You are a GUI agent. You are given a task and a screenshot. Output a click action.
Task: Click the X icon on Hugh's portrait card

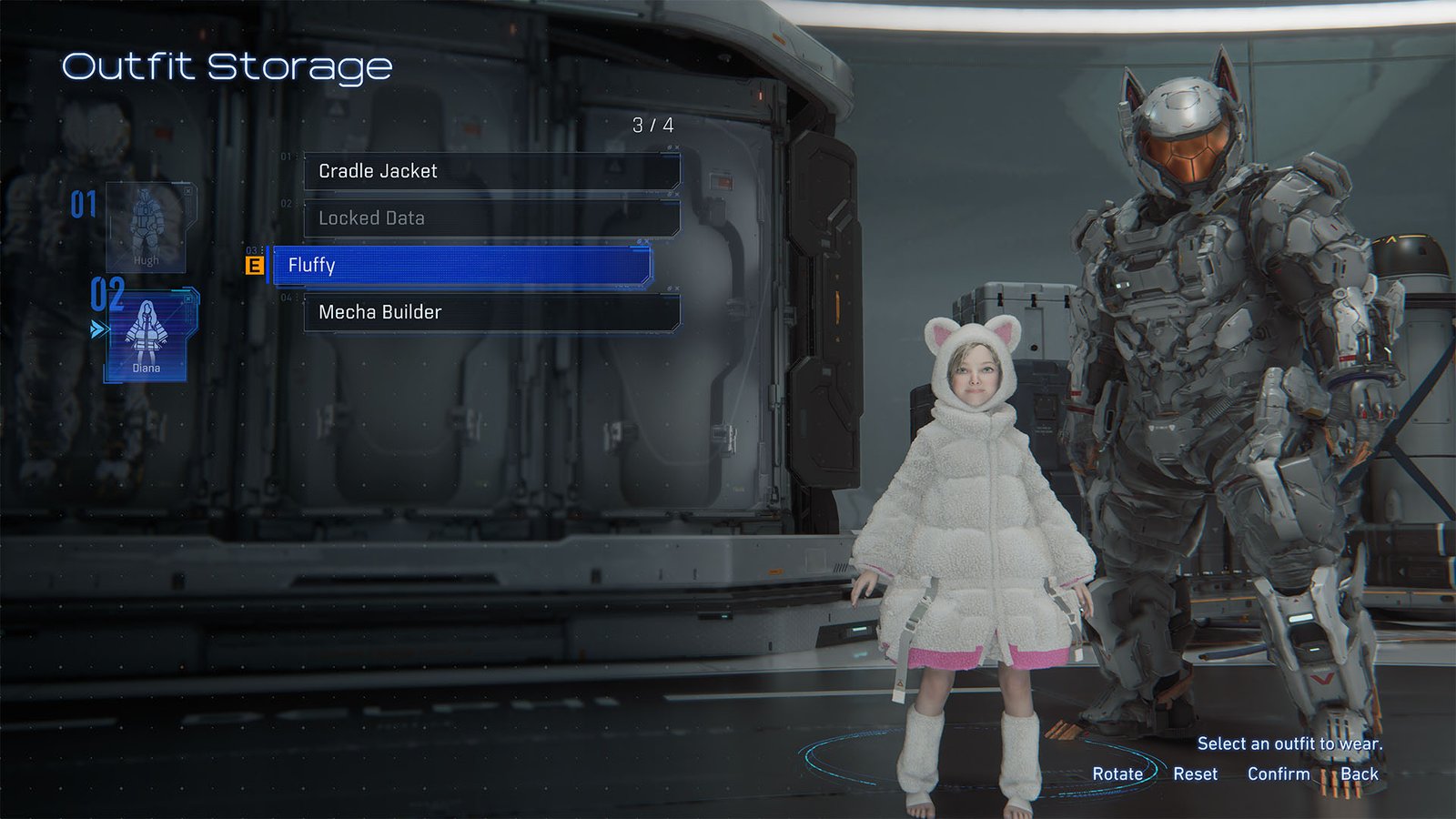187,191
